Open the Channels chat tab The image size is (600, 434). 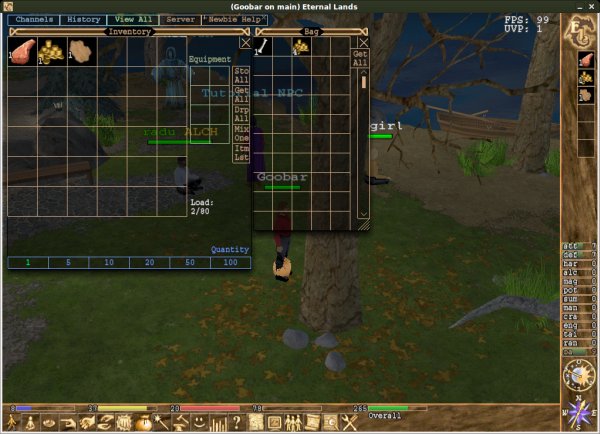click(34, 20)
